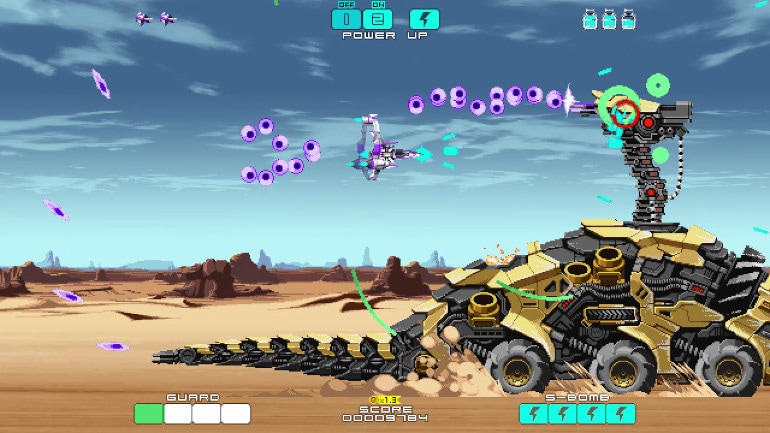This screenshot has height=433, width=770.
Task: Select power up slot 1 marked OFF
Action: click(x=346, y=18)
